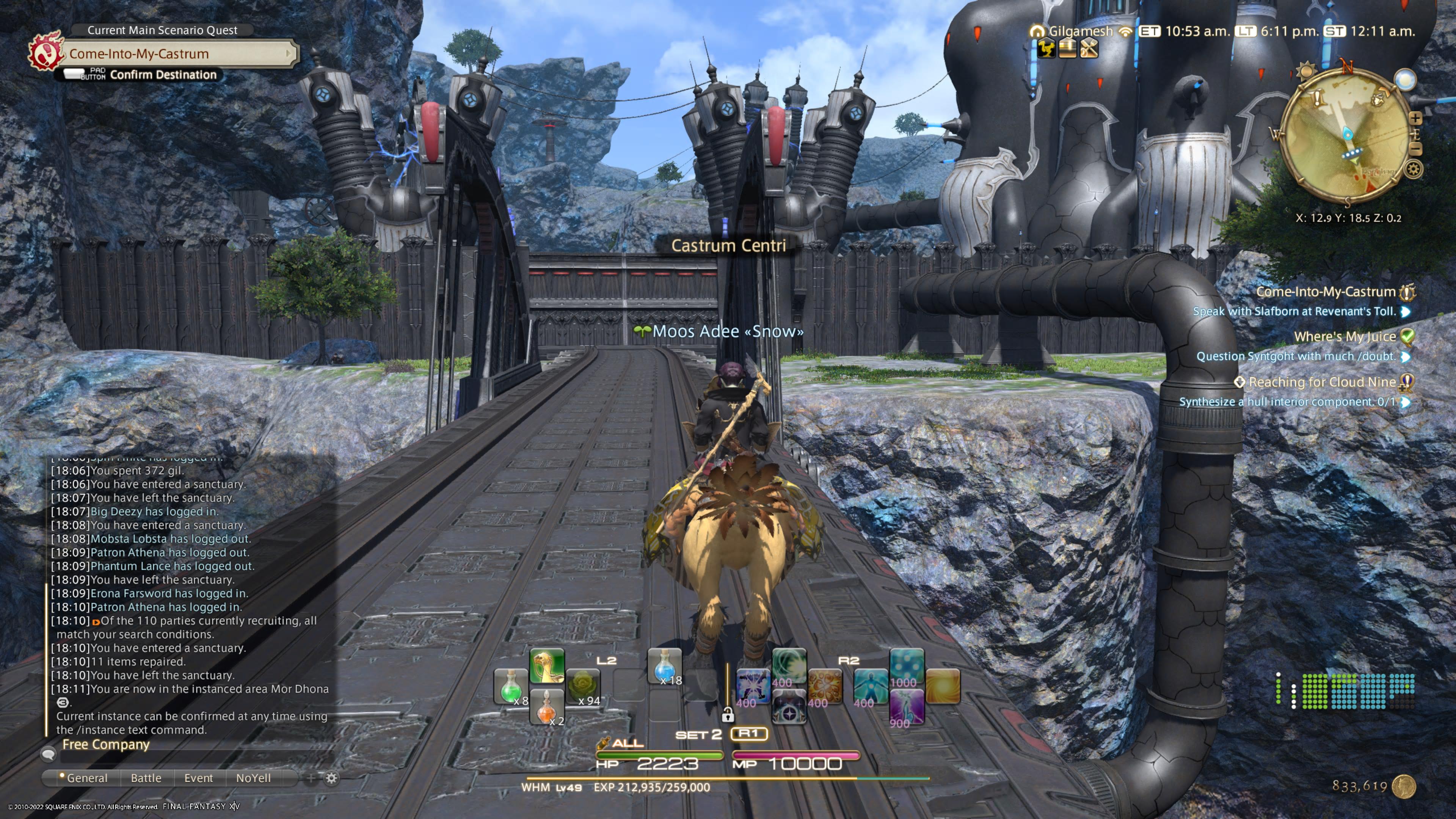Open the circular minimap
Viewport: 1456px width, 819px height.
[x=1345, y=136]
